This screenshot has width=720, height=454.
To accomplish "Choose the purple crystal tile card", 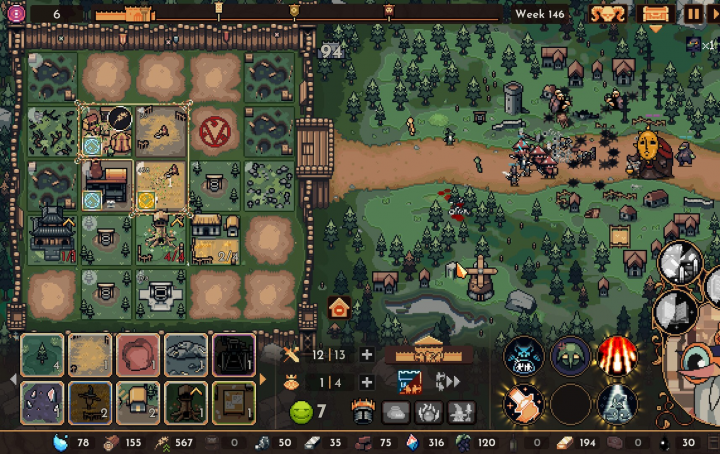I will 42,402.
